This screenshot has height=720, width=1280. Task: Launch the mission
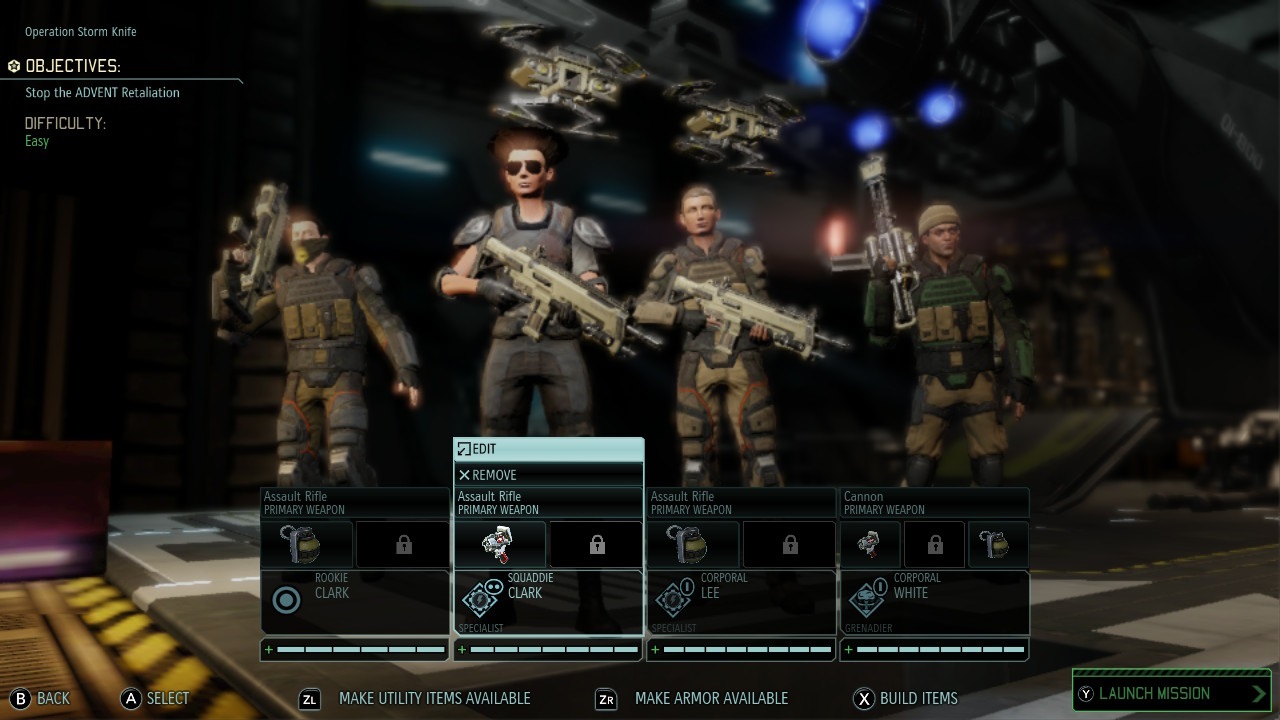coord(1171,693)
